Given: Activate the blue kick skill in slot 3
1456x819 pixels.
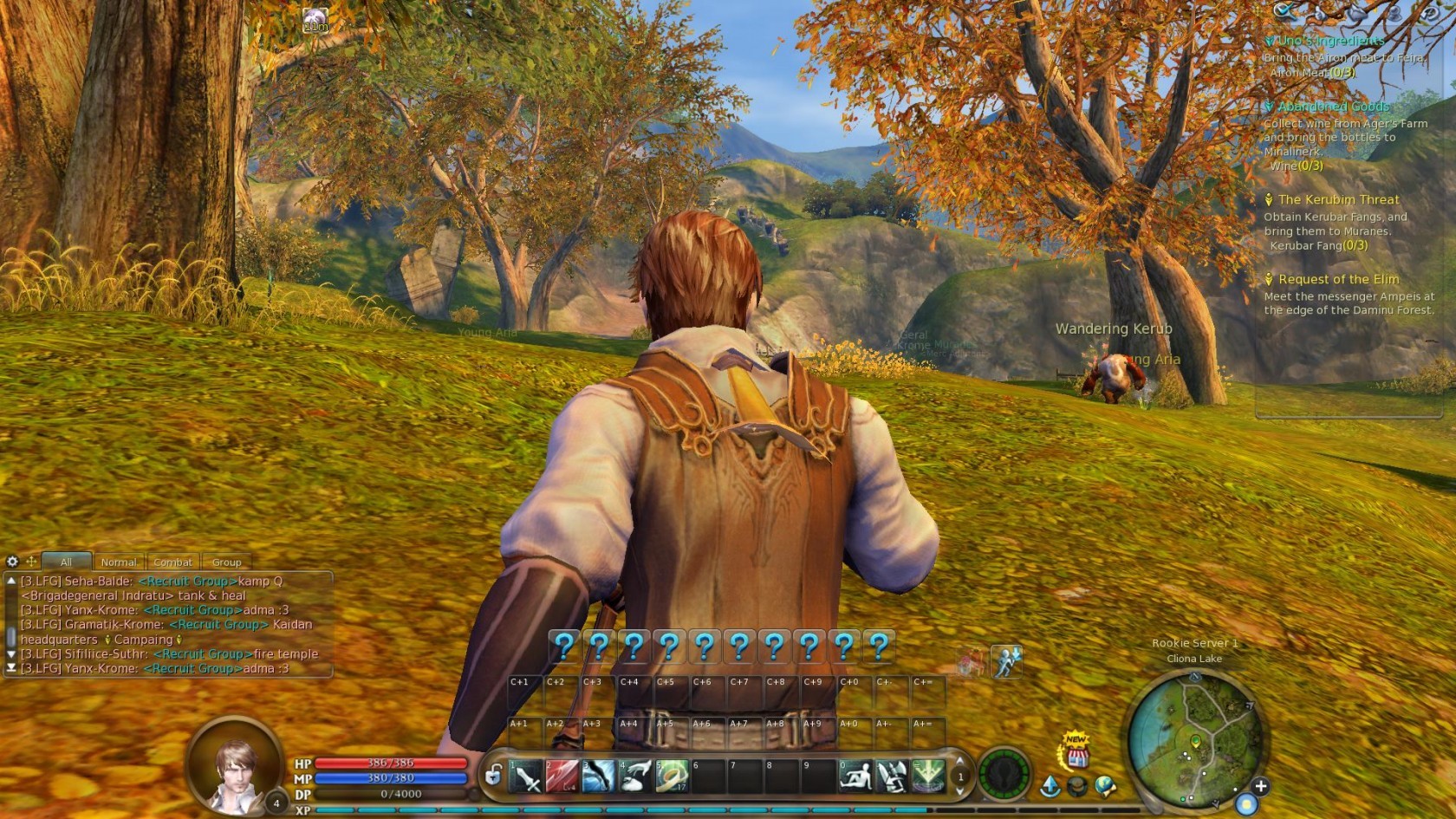Looking at the screenshot, I should [x=599, y=777].
